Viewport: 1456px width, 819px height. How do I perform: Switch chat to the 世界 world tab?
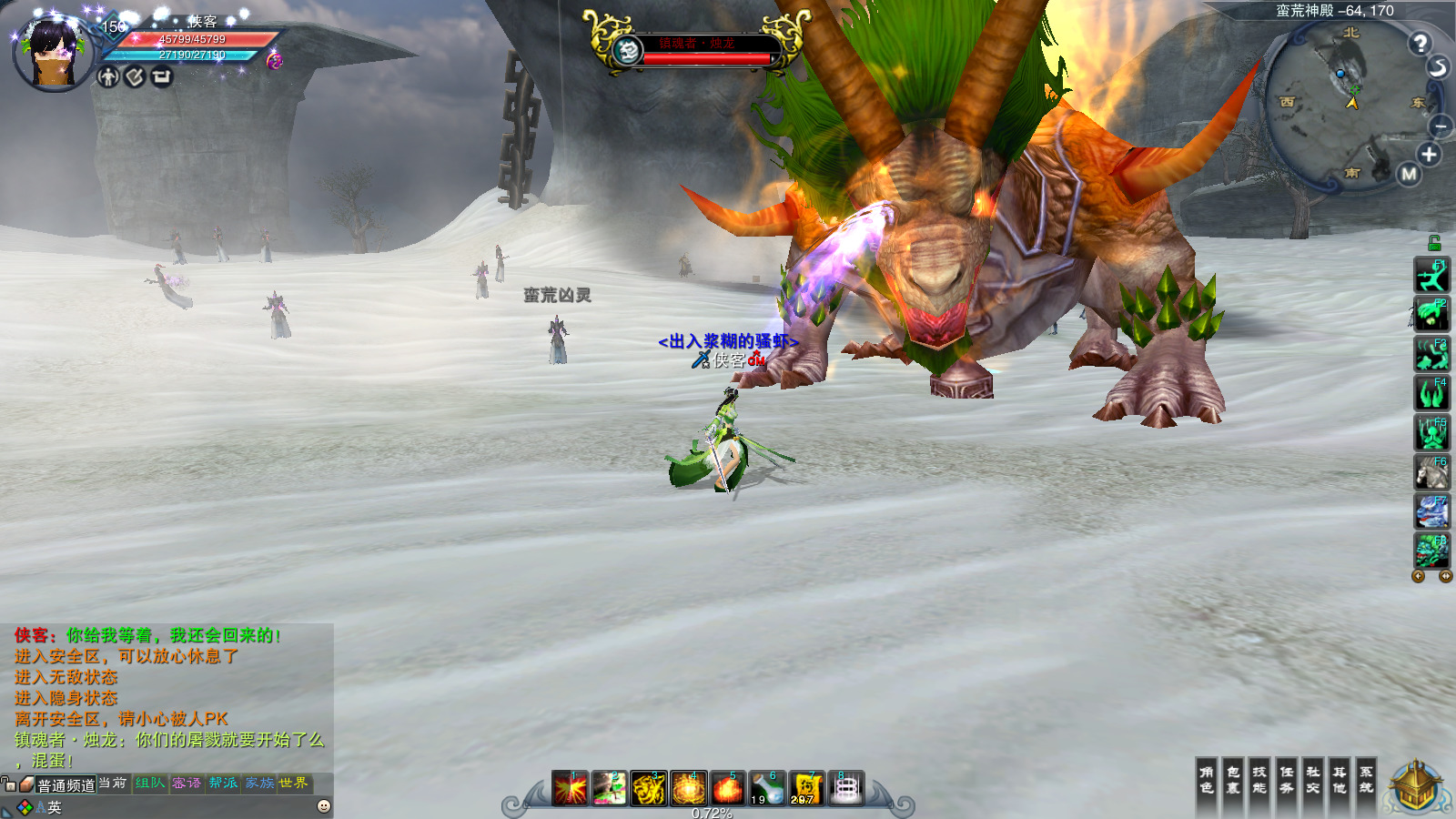pyautogui.click(x=294, y=784)
